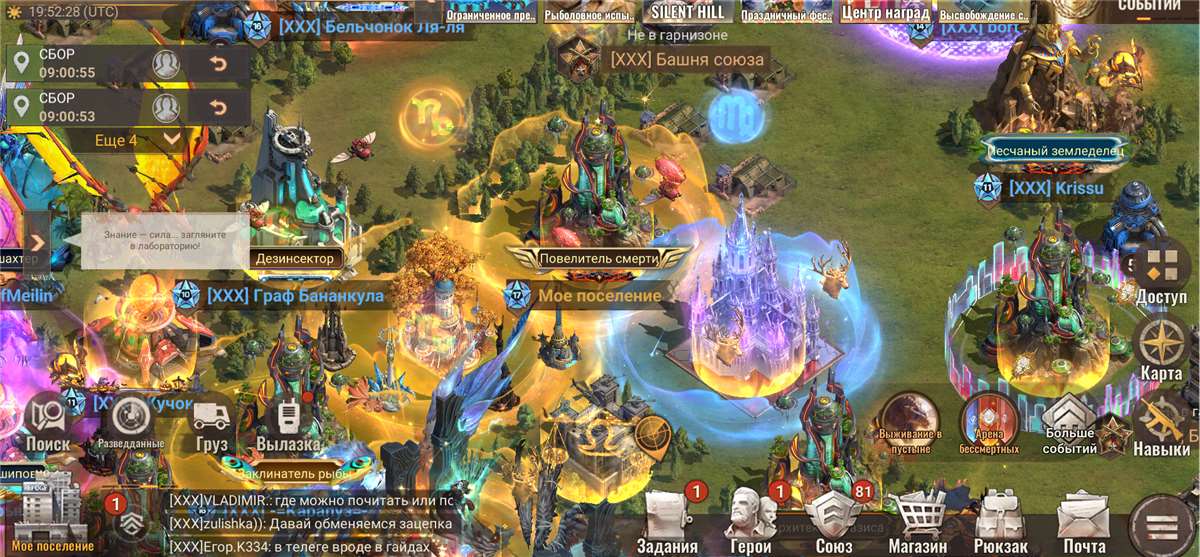Open Арена бессмертных event
1200x557 pixels.
point(988,422)
